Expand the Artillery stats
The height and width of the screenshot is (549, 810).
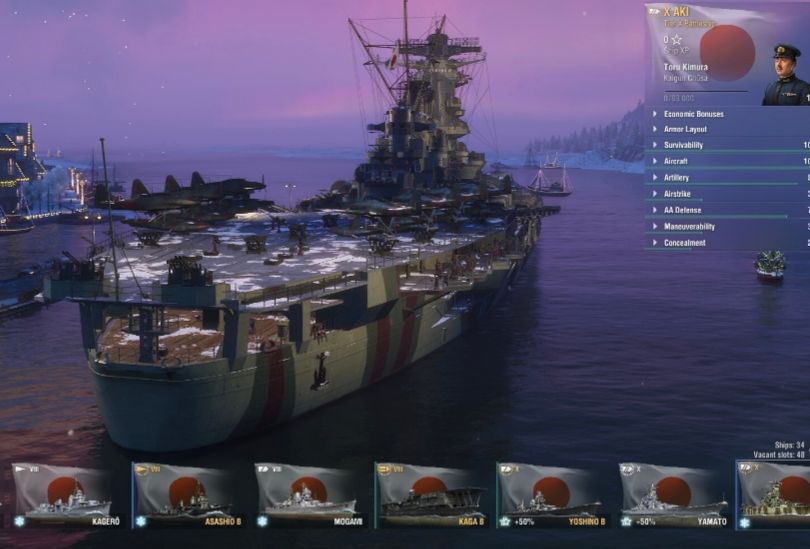676,178
